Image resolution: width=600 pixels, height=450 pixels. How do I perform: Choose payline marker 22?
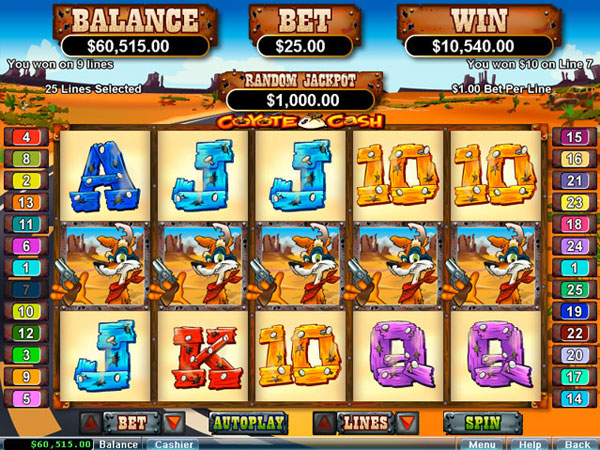574,333
